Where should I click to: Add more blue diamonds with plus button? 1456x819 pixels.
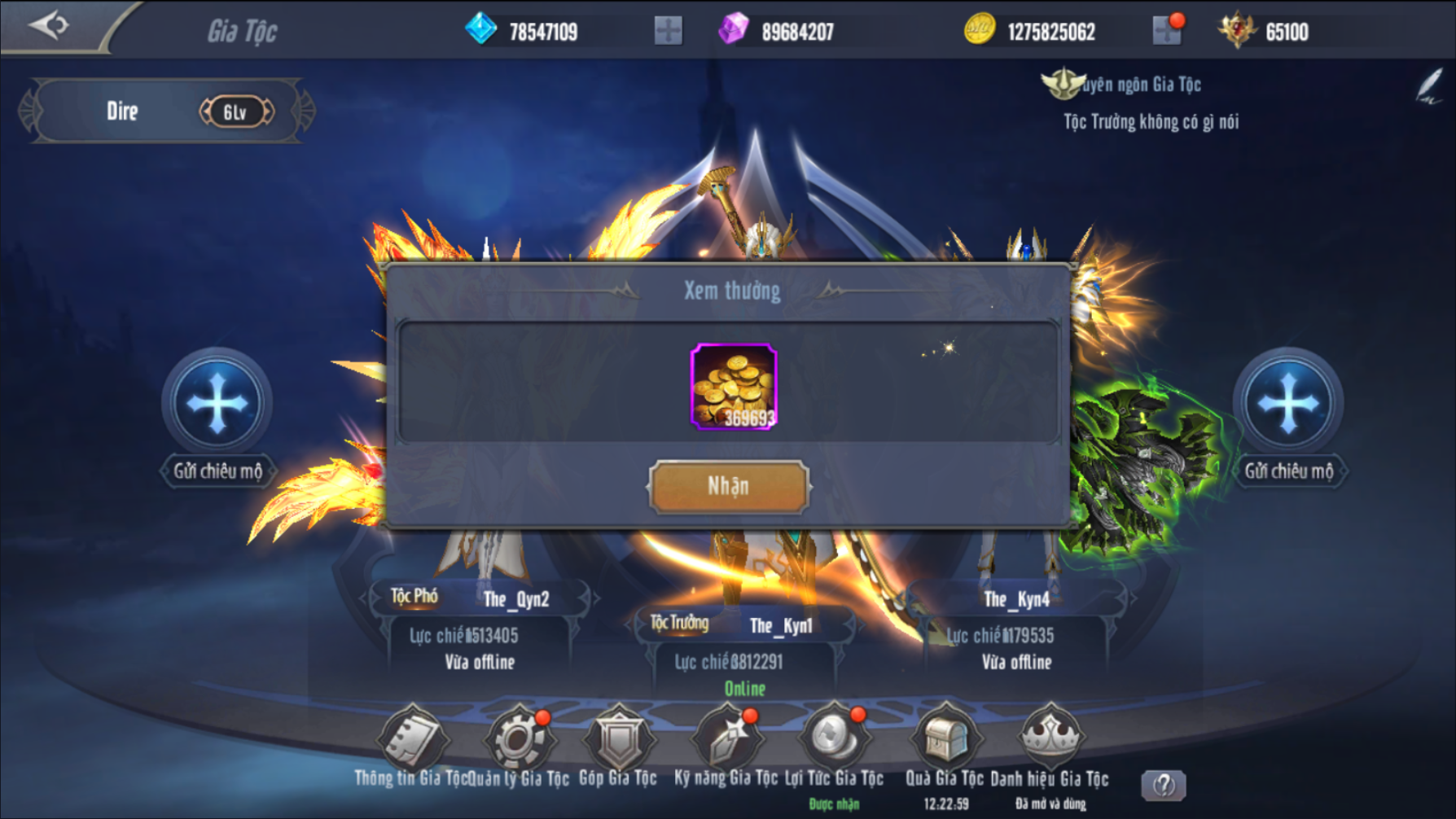pyautogui.click(x=668, y=31)
